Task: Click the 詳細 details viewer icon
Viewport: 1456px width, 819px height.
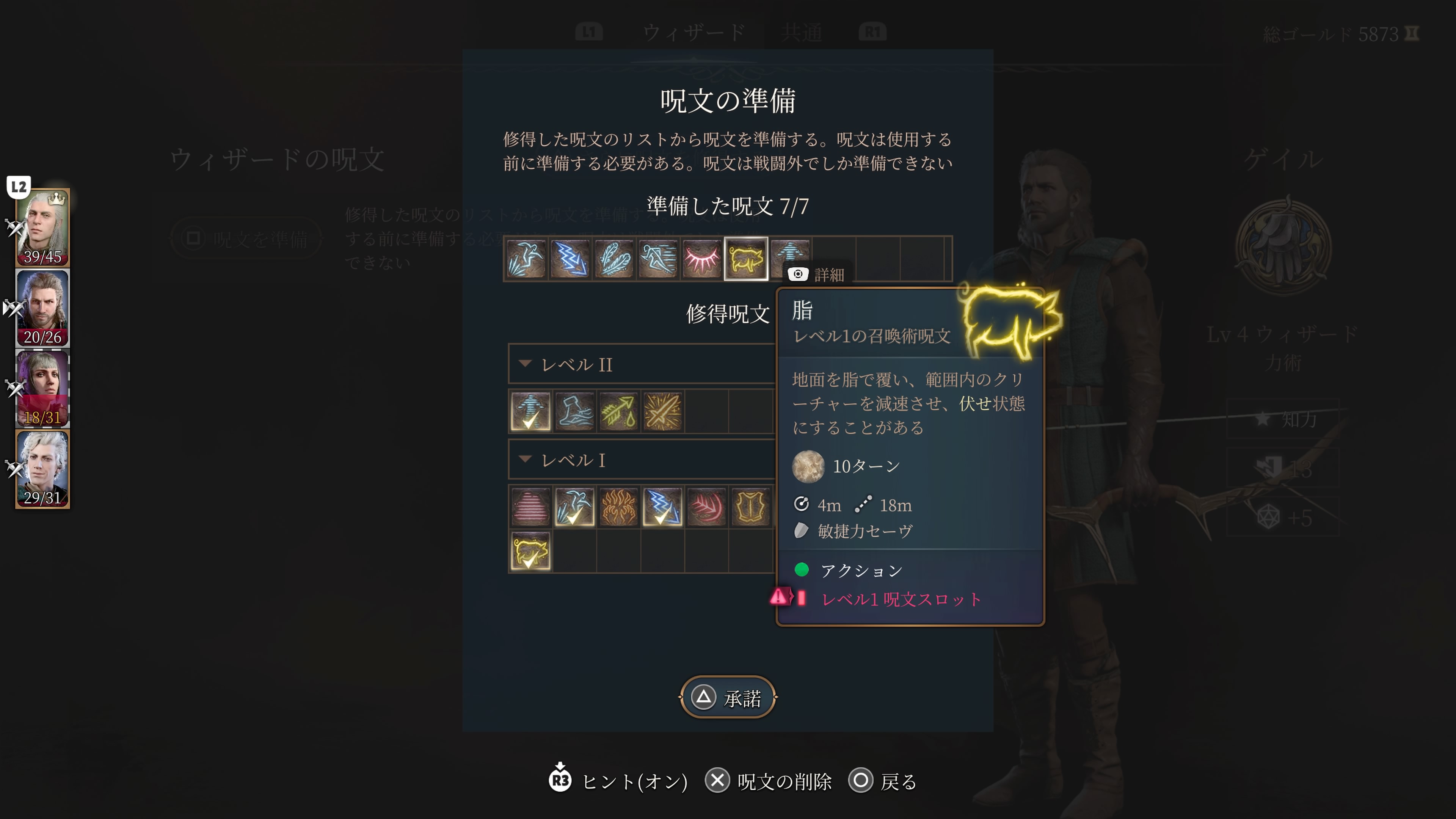Action: pyautogui.click(x=798, y=274)
